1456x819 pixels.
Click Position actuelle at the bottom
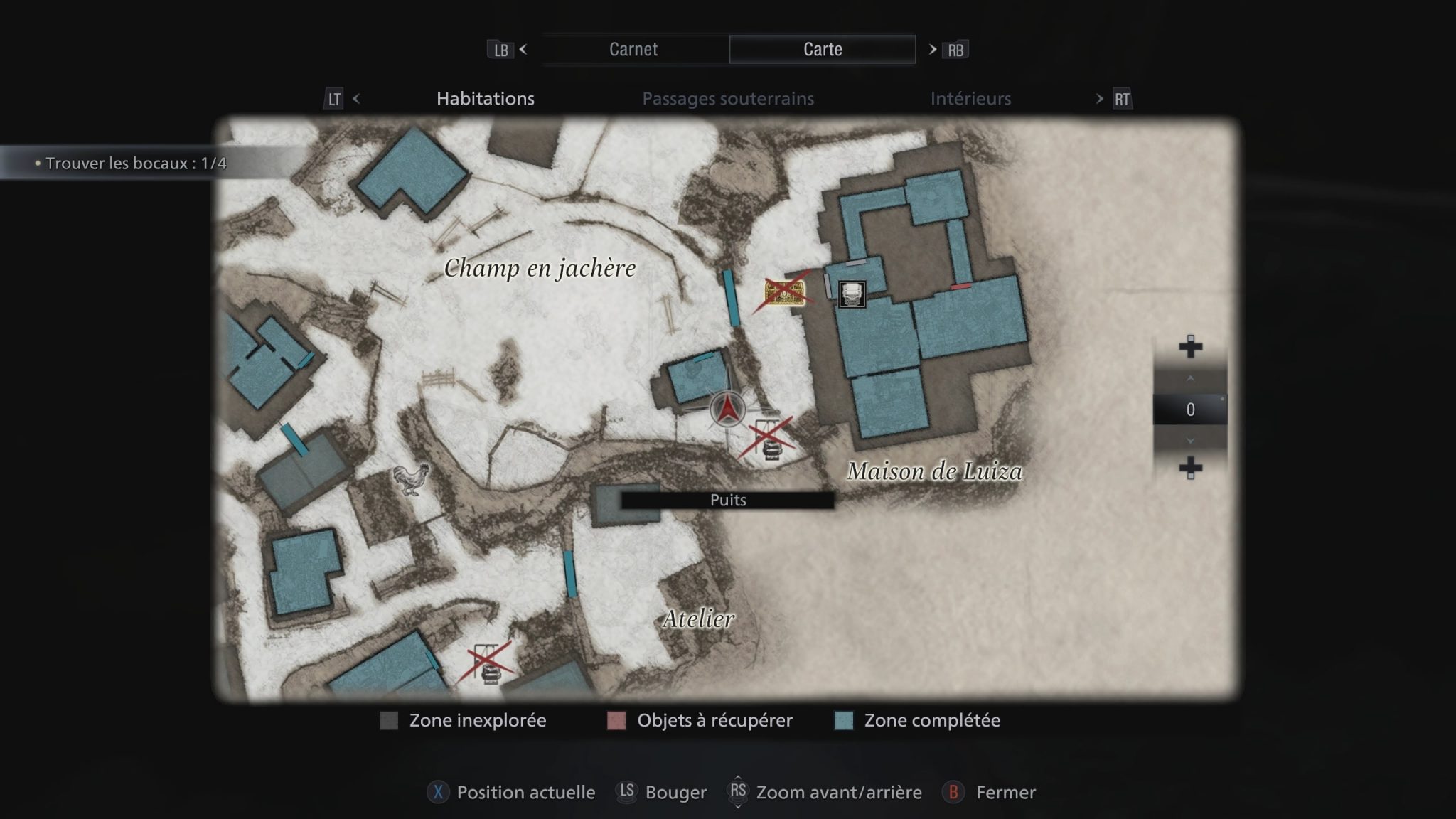point(525,792)
